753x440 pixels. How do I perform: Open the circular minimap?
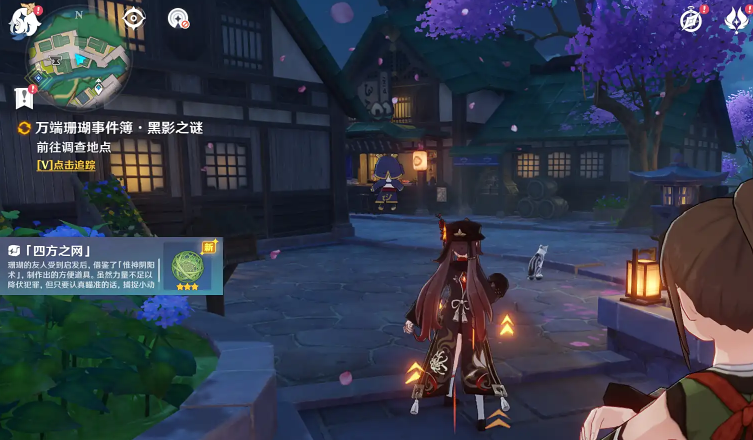click(x=80, y=62)
